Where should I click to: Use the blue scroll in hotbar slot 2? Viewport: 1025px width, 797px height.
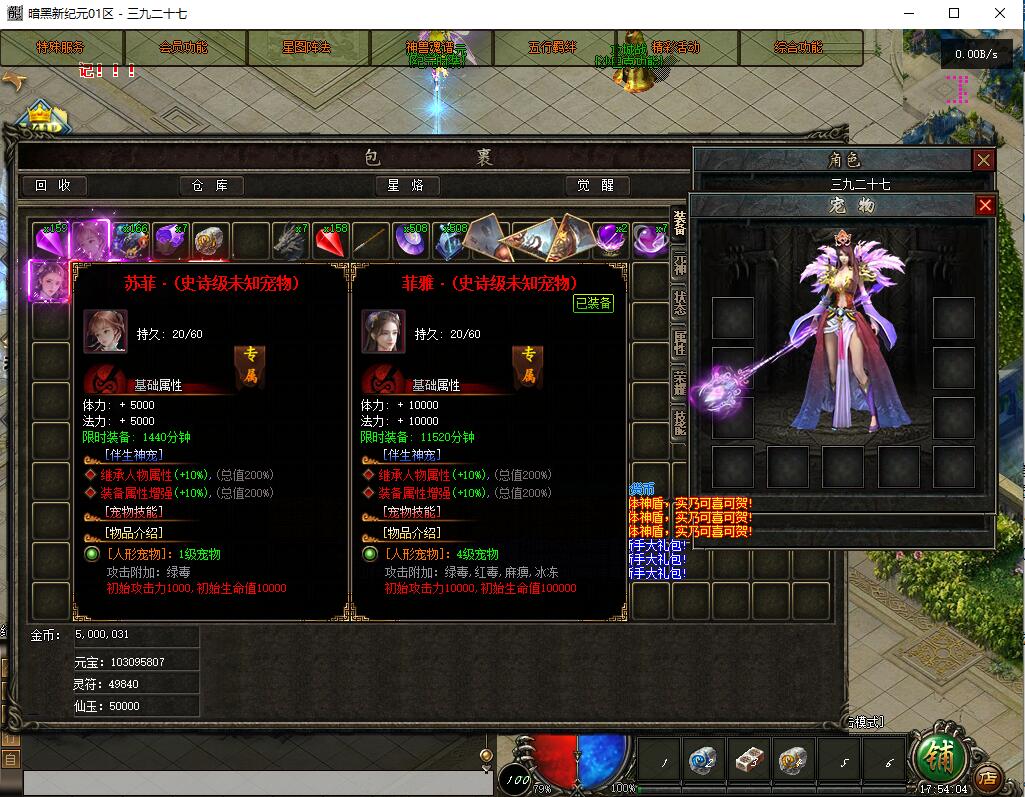coord(705,763)
